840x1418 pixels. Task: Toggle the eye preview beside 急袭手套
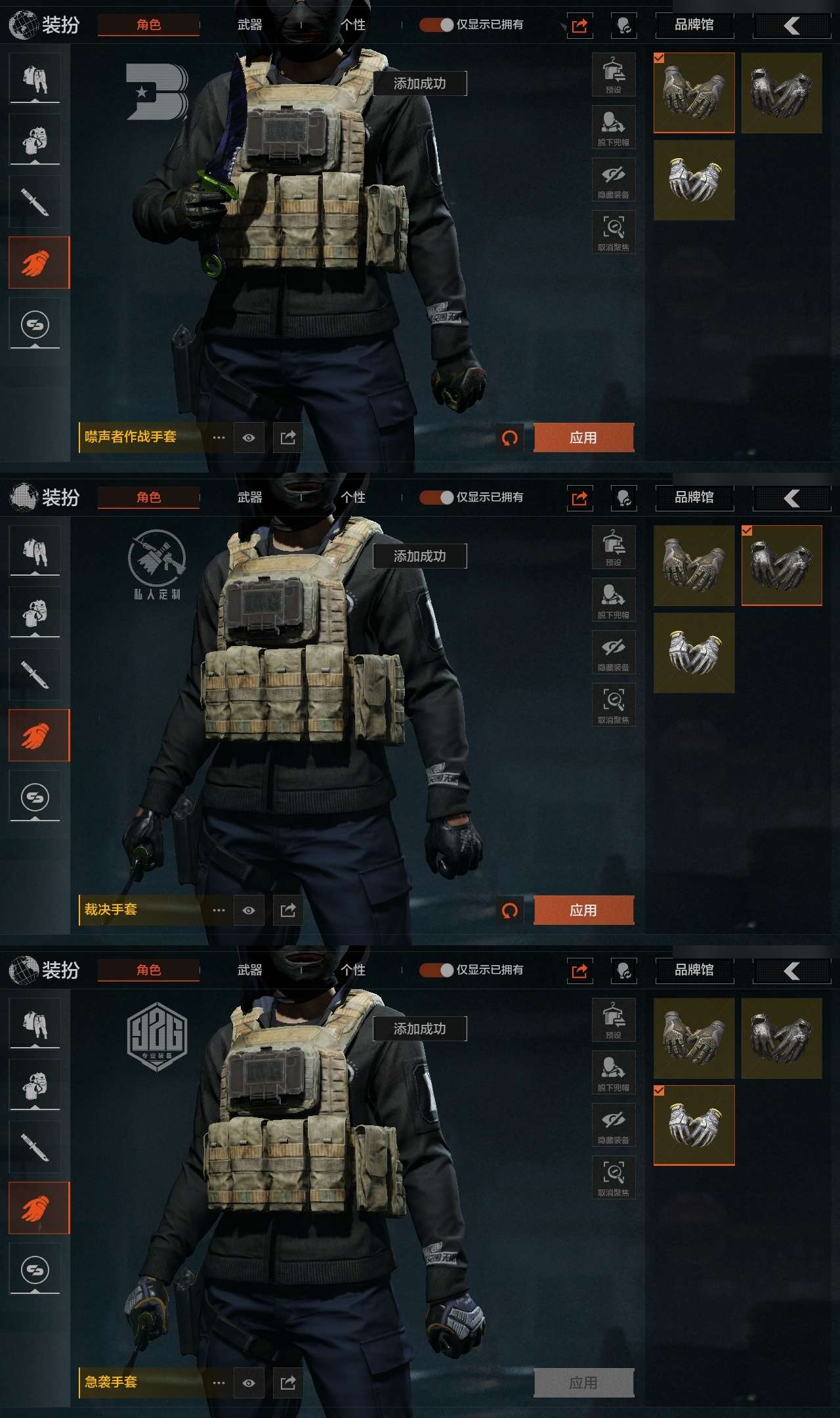tap(249, 1383)
